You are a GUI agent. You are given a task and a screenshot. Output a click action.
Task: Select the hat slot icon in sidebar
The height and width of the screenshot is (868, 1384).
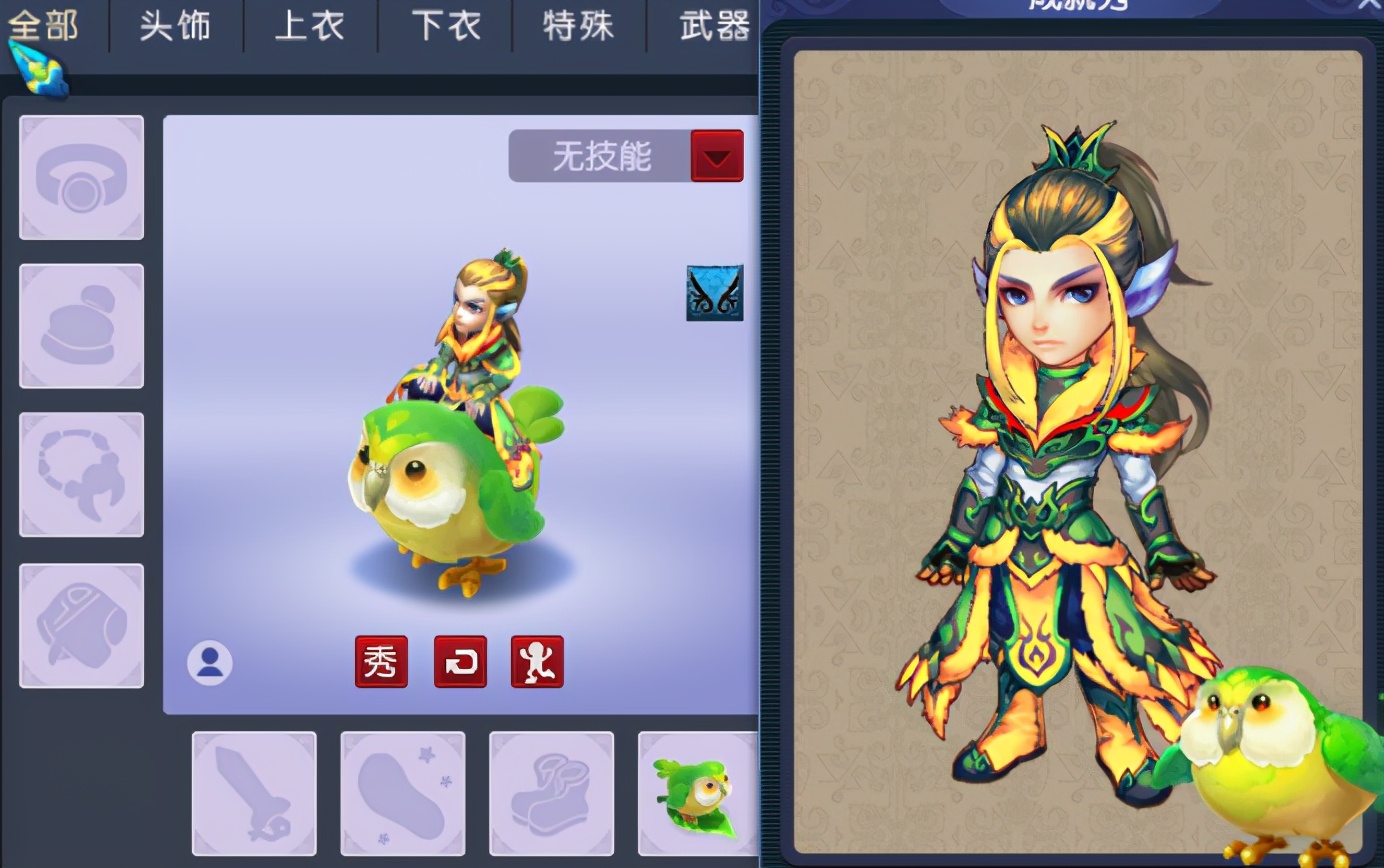[81, 325]
